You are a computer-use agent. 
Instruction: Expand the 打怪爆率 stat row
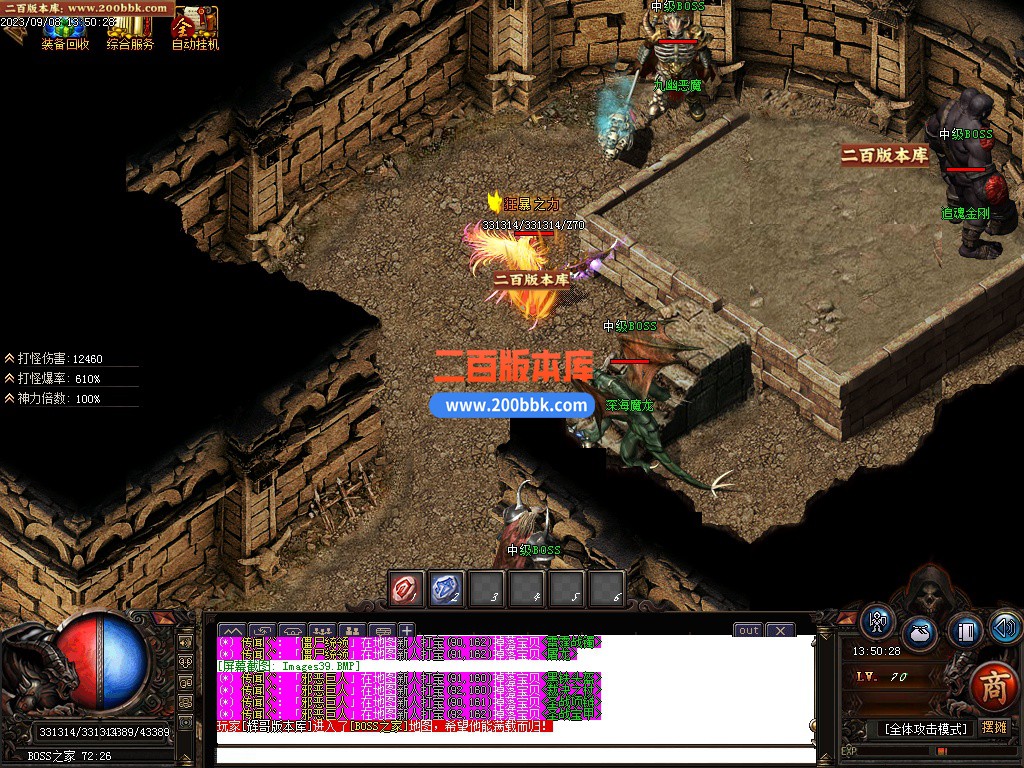9,378
